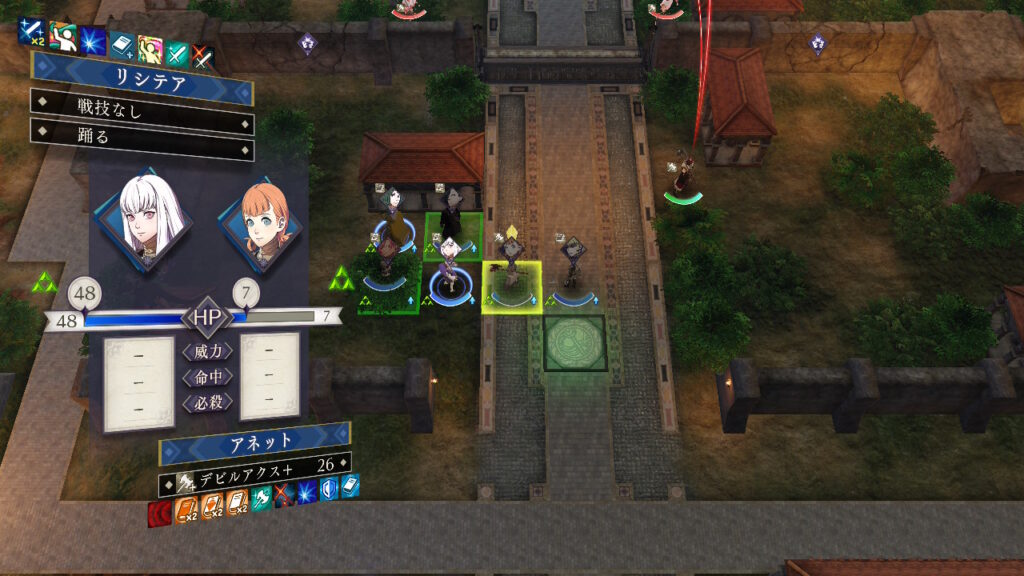Screen dimensions: 1024x576
Task: Select the yellow-highlighted target tile
Action: [x=511, y=287]
